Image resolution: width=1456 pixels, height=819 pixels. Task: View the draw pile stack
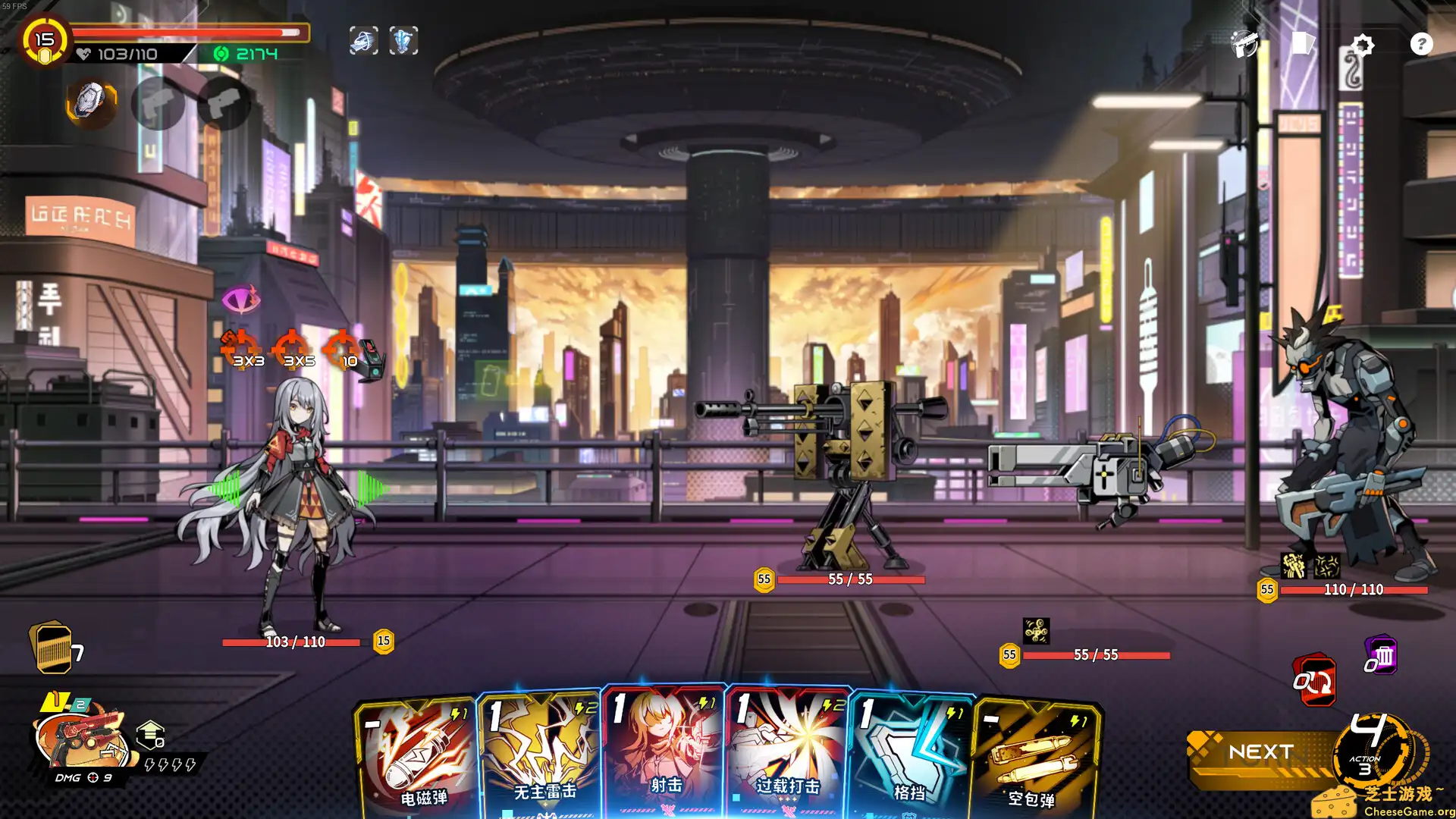53,648
